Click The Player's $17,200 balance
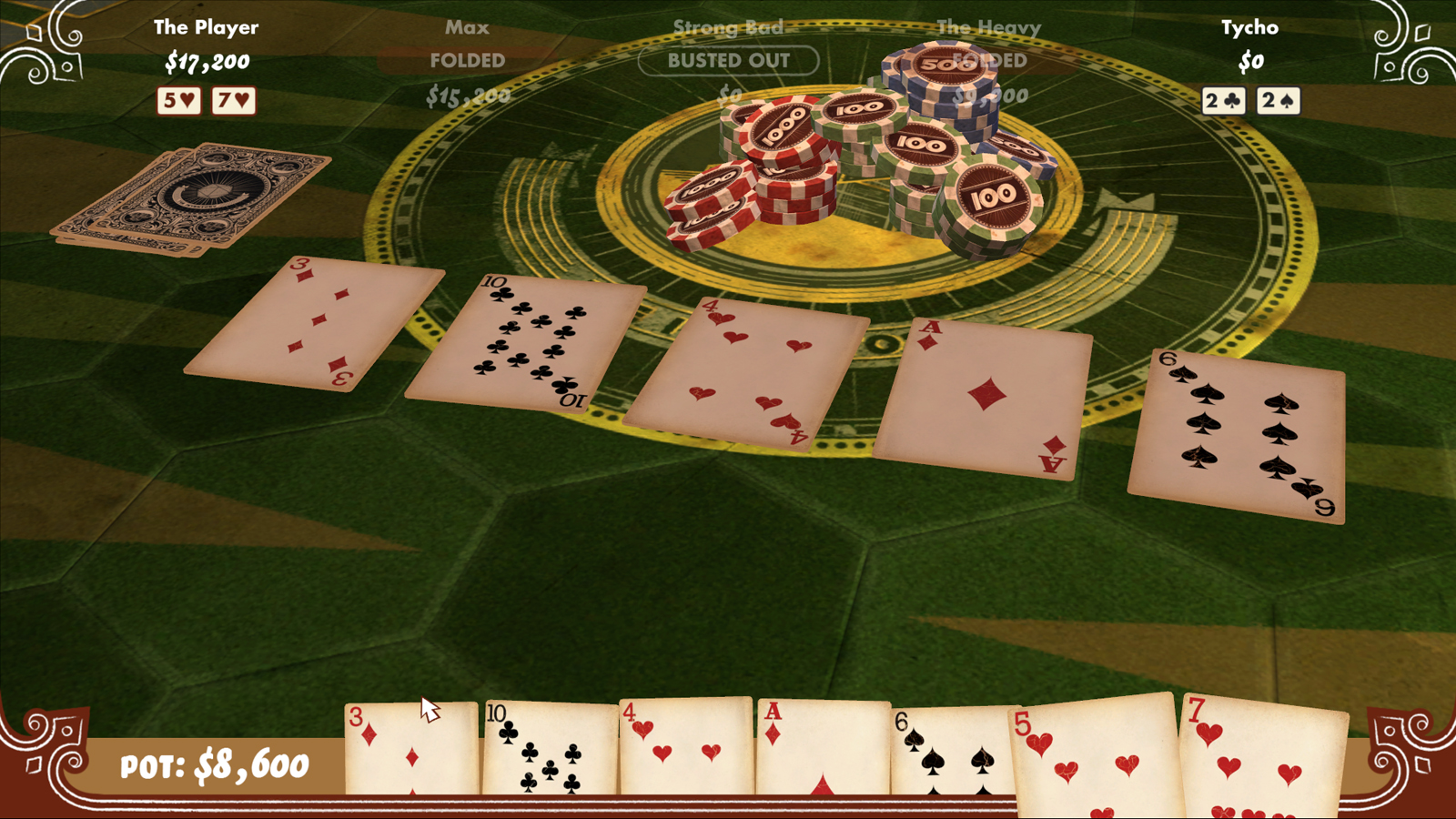The height and width of the screenshot is (819, 1456). [x=207, y=64]
